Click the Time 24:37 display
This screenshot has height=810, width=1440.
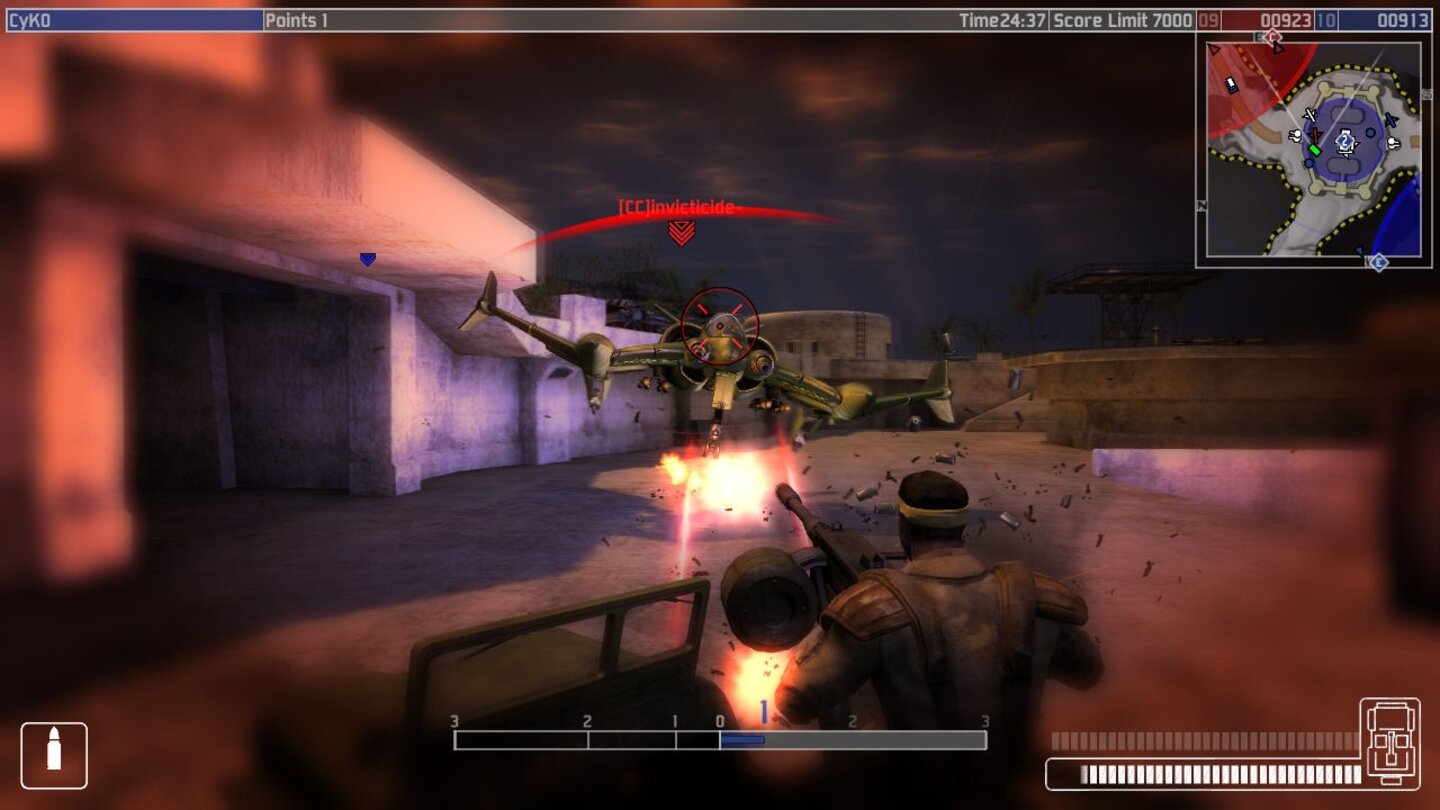[x=1001, y=15]
